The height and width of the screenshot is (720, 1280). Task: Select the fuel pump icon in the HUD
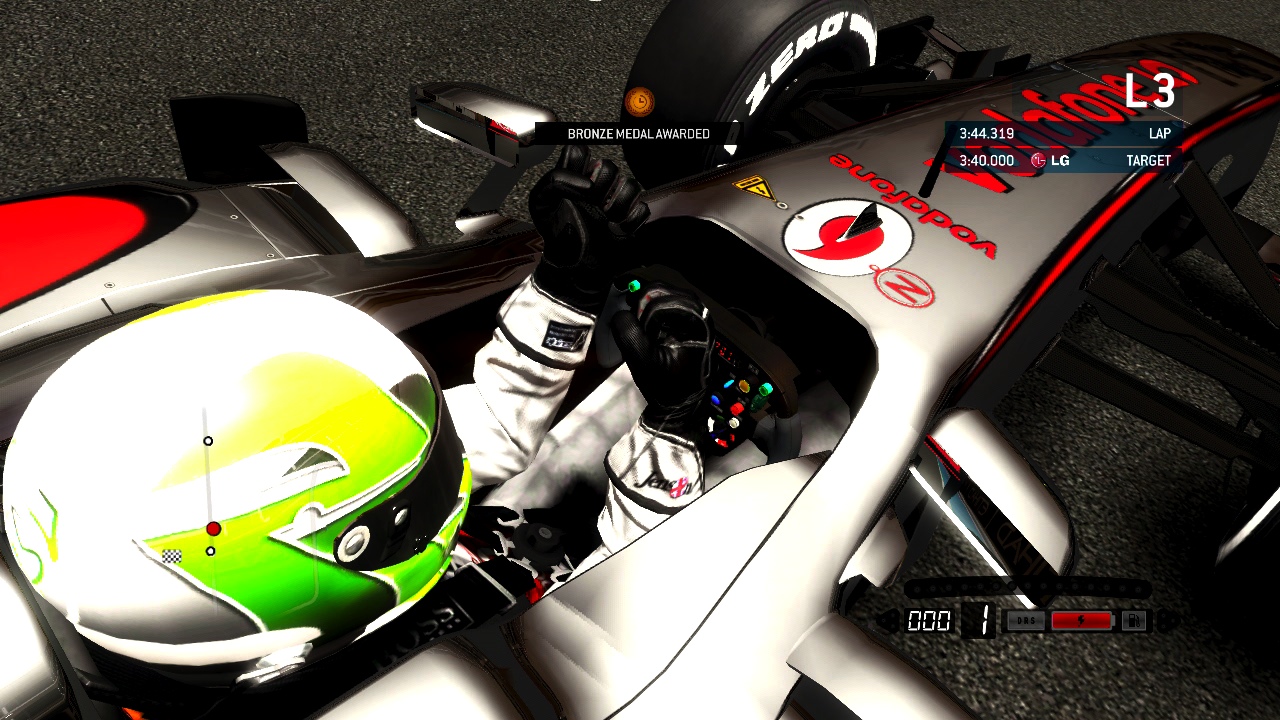coord(1133,620)
